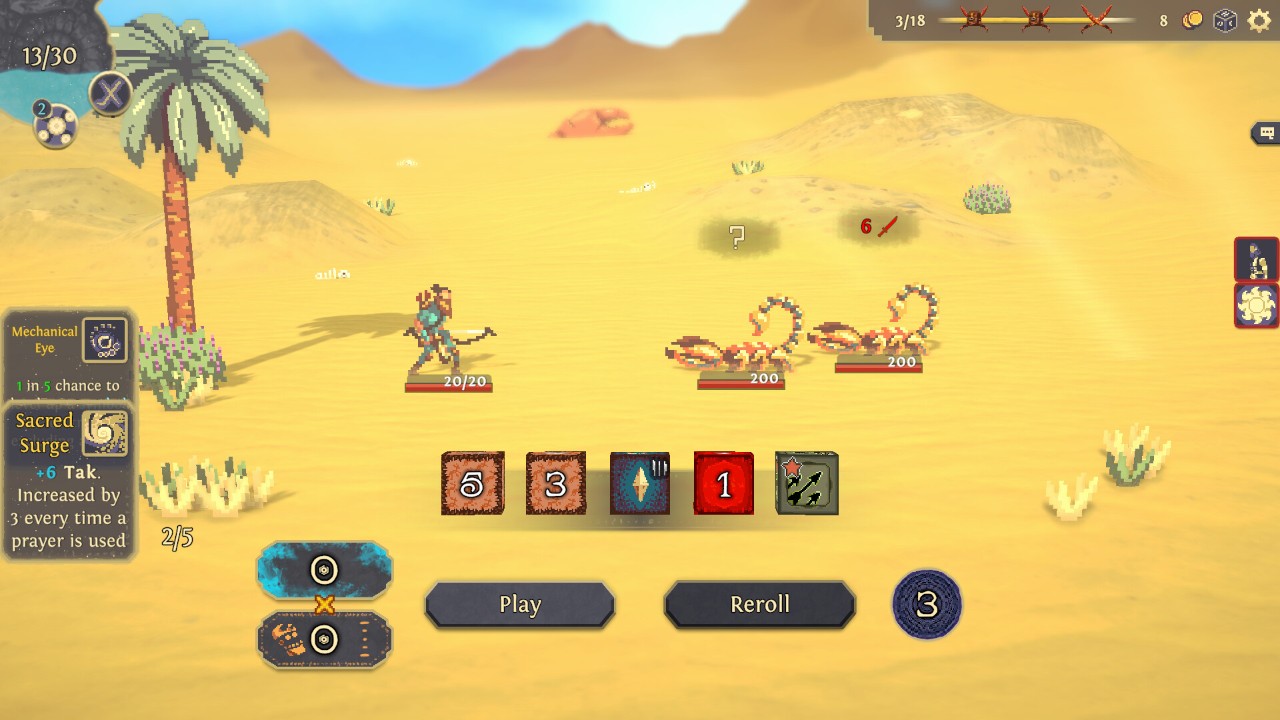Viewport: 1280px width, 720px height.
Task: Select the green arrows die
Action: click(x=807, y=484)
